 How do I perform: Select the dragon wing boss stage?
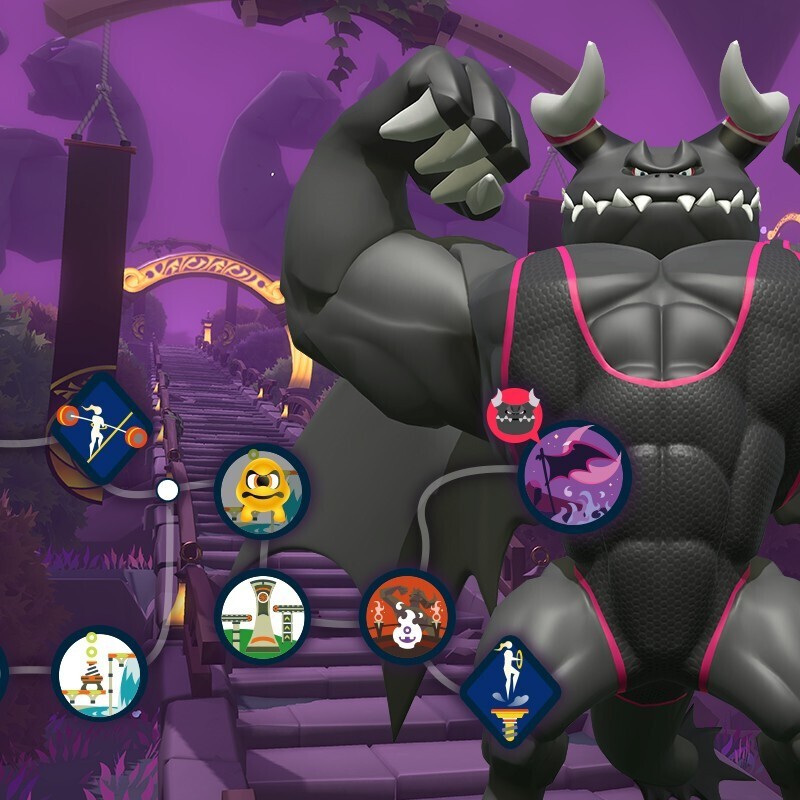(575, 475)
